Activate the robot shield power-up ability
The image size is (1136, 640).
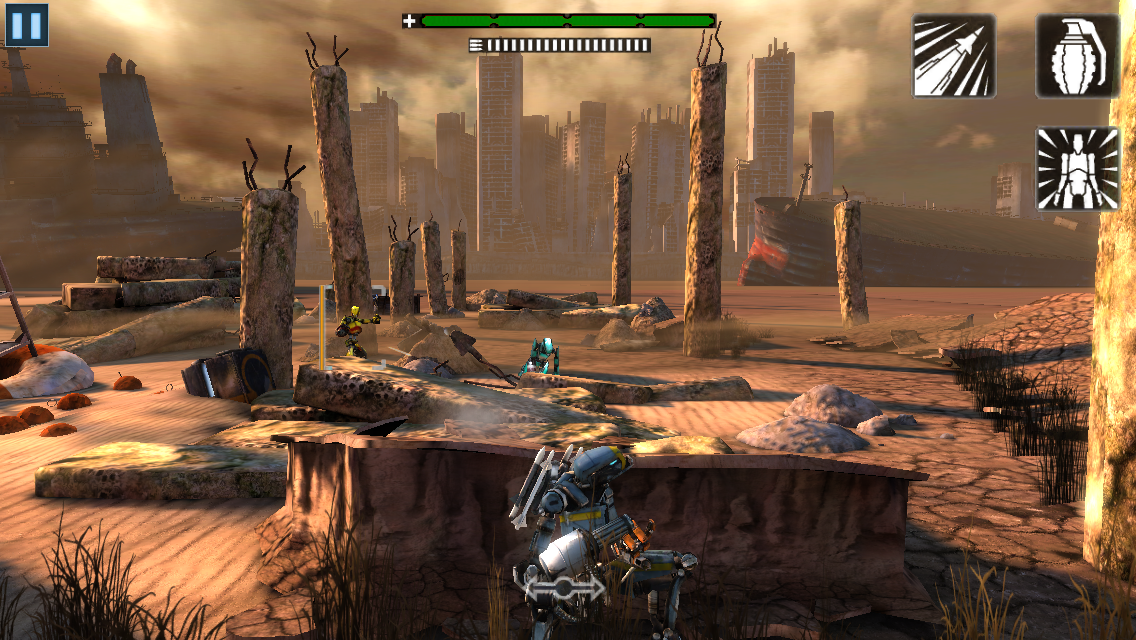pyautogui.click(x=1077, y=169)
